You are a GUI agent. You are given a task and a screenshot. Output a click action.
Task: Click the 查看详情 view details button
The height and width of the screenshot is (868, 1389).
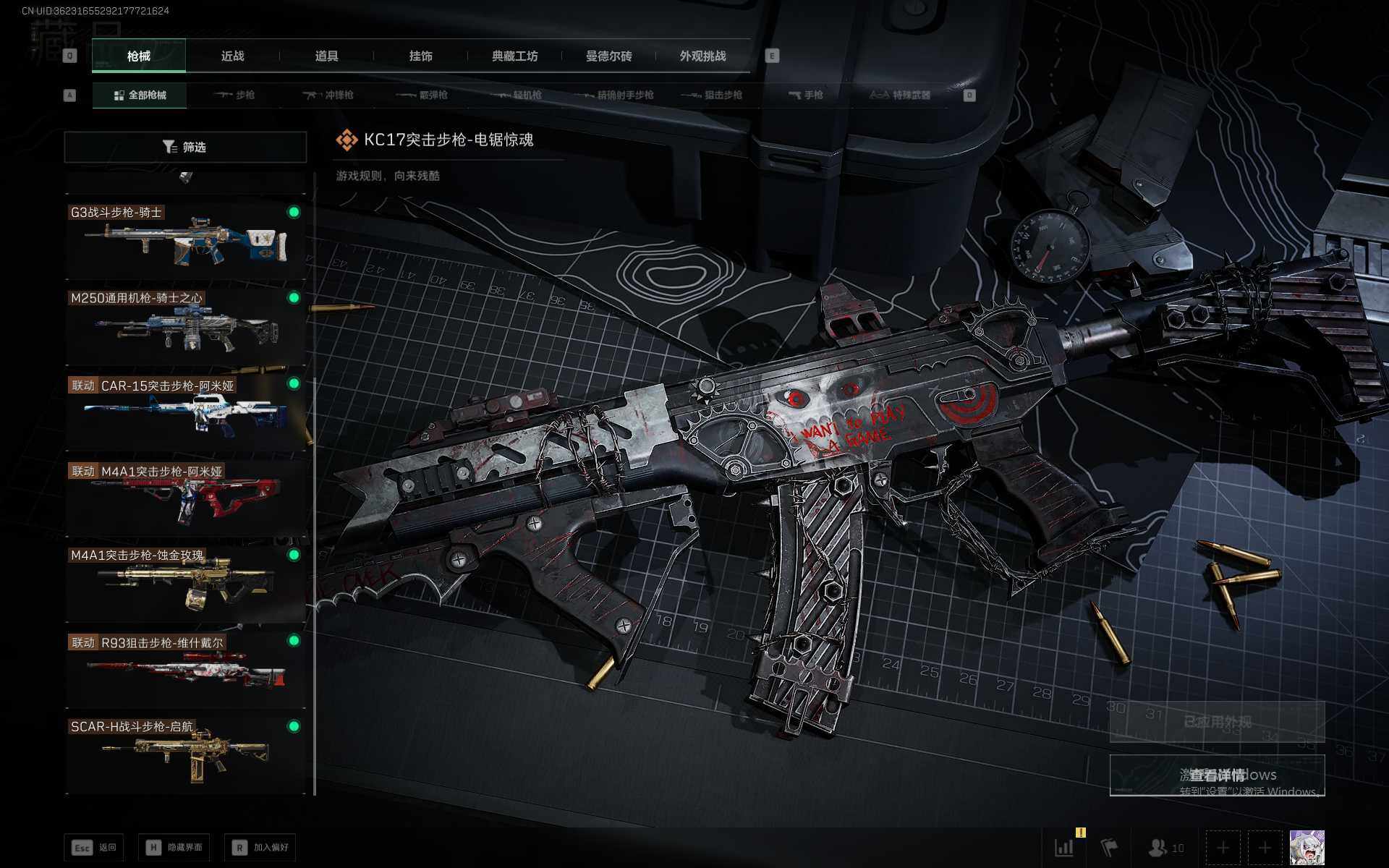coord(1217,775)
